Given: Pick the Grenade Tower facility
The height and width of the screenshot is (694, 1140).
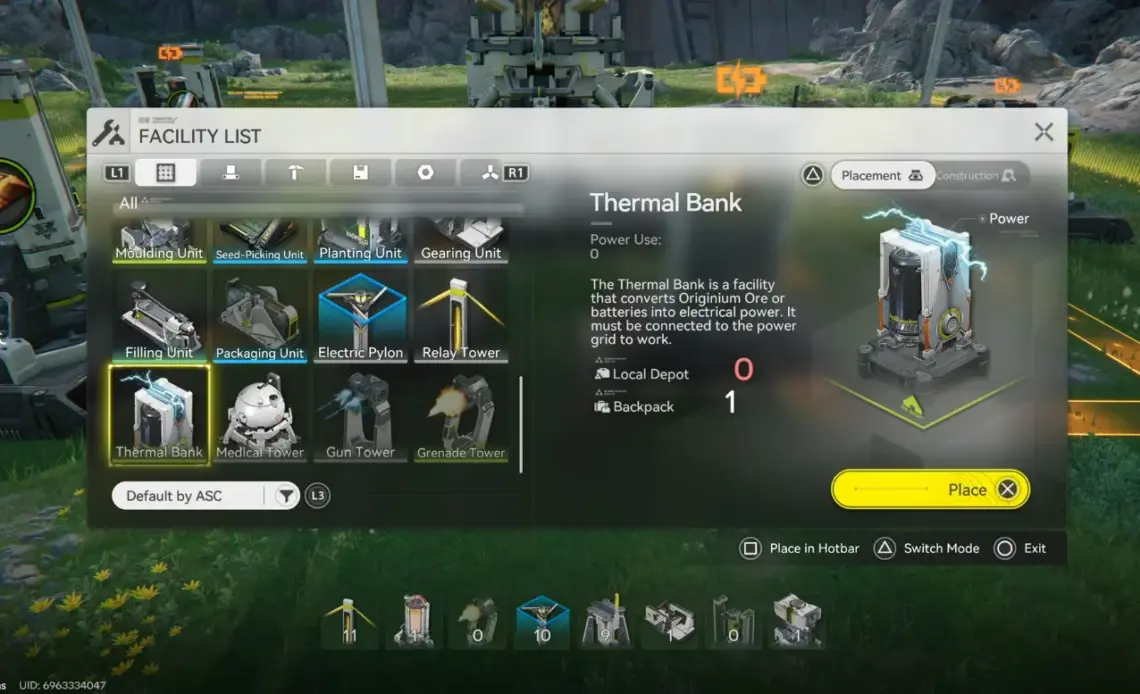Looking at the screenshot, I should click(x=461, y=415).
